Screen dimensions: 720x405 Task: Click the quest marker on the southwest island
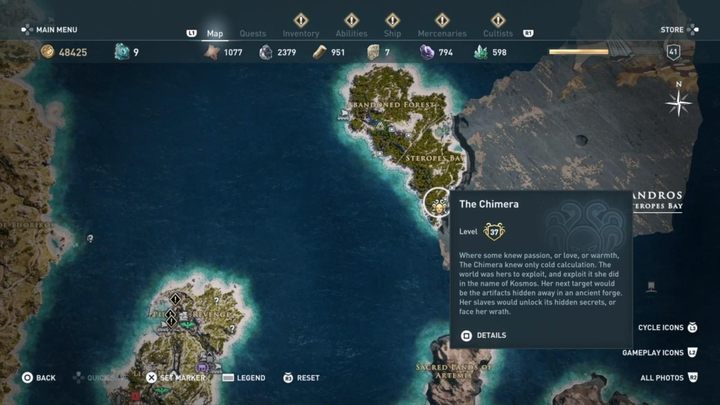pyautogui.click(x=176, y=298)
